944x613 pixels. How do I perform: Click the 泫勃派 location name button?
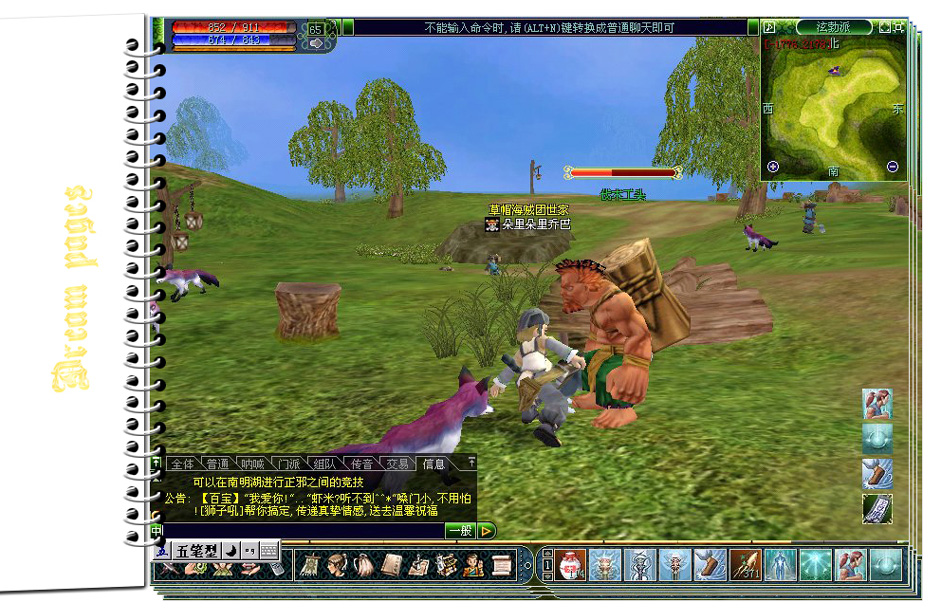point(833,27)
